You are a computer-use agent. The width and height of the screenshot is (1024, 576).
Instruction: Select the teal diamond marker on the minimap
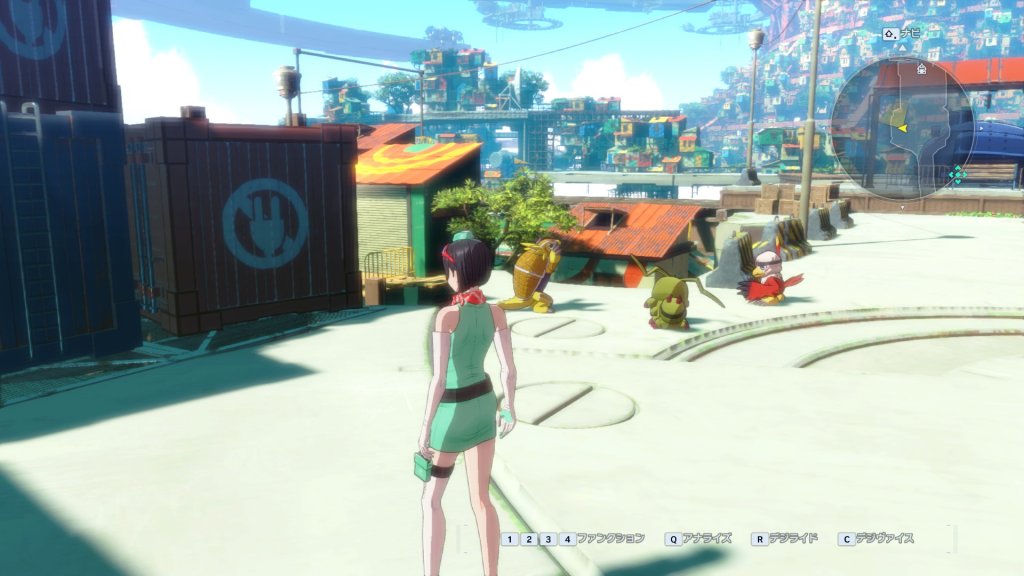958,175
